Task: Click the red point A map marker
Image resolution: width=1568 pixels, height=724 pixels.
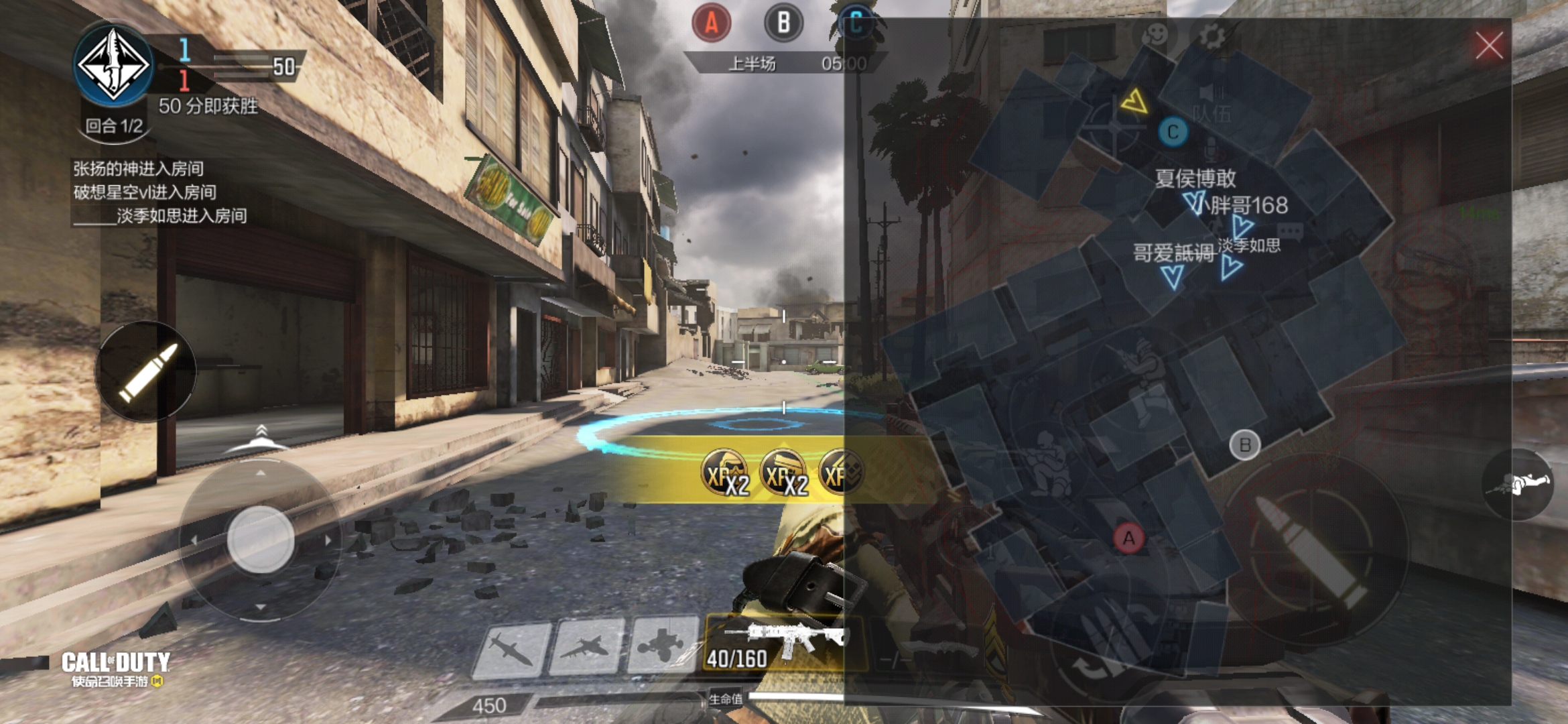Action: point(1128,538)
